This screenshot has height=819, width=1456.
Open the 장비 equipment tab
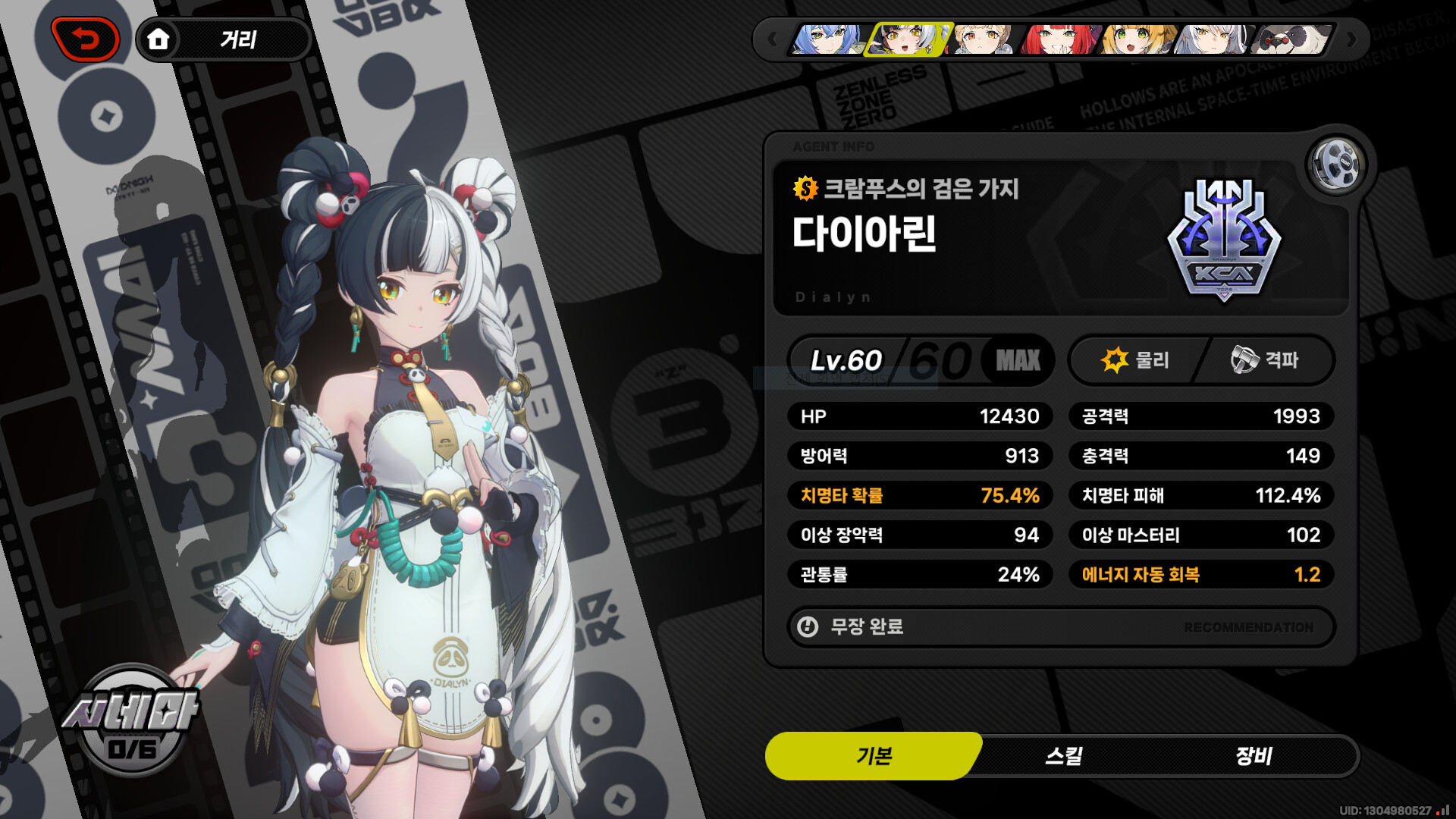pos(1254,756)
